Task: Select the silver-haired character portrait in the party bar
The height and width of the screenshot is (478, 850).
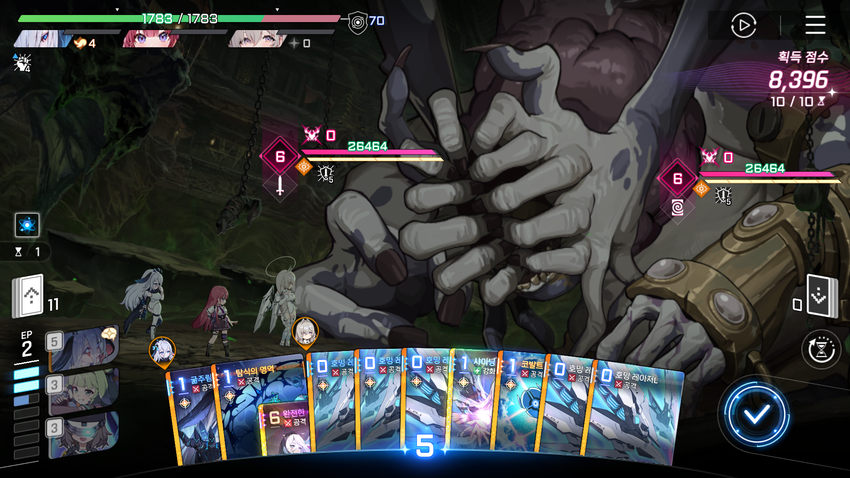Action: point(45,40)
